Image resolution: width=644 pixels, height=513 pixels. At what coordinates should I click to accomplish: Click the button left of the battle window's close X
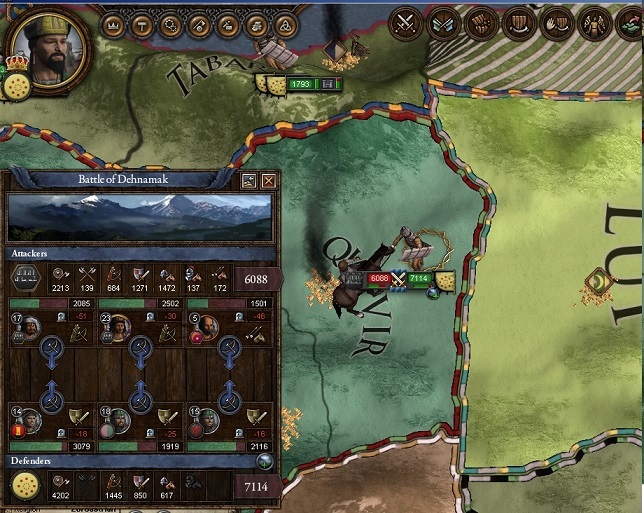[250, 181]
